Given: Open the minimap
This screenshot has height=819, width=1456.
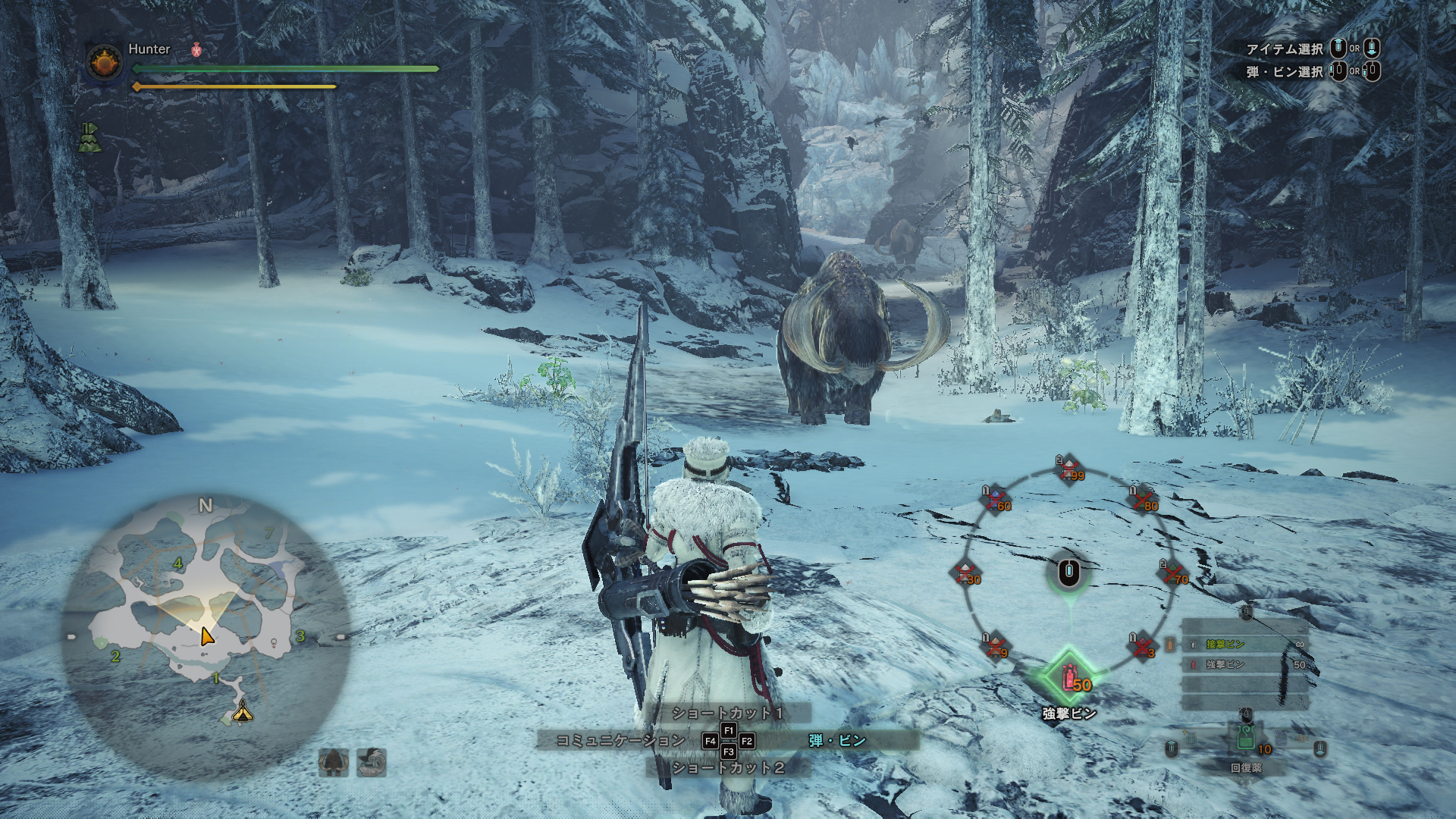Looking at the screenshot, I should [x=205, y=637].
